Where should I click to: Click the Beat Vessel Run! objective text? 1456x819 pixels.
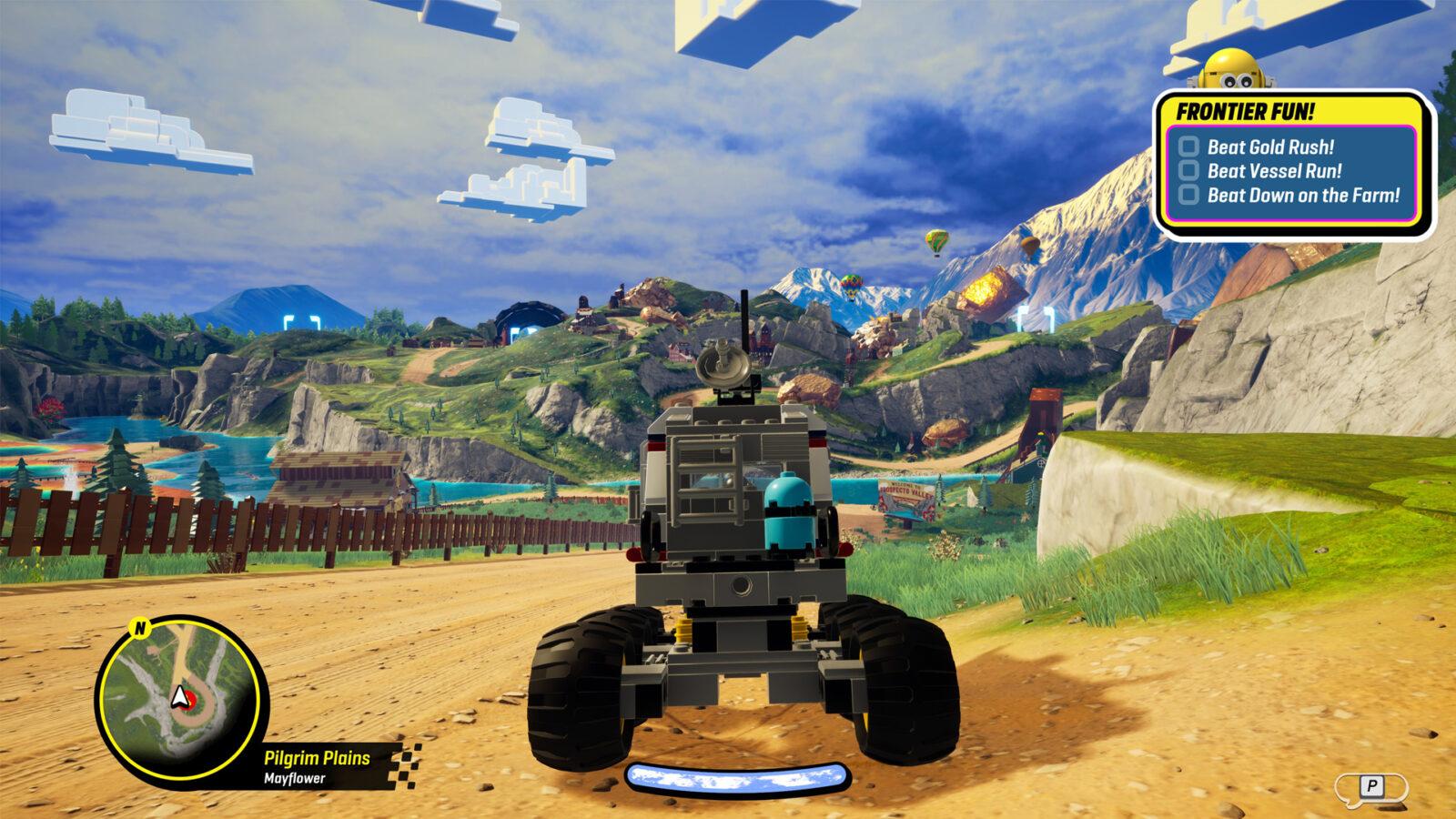1274,170
